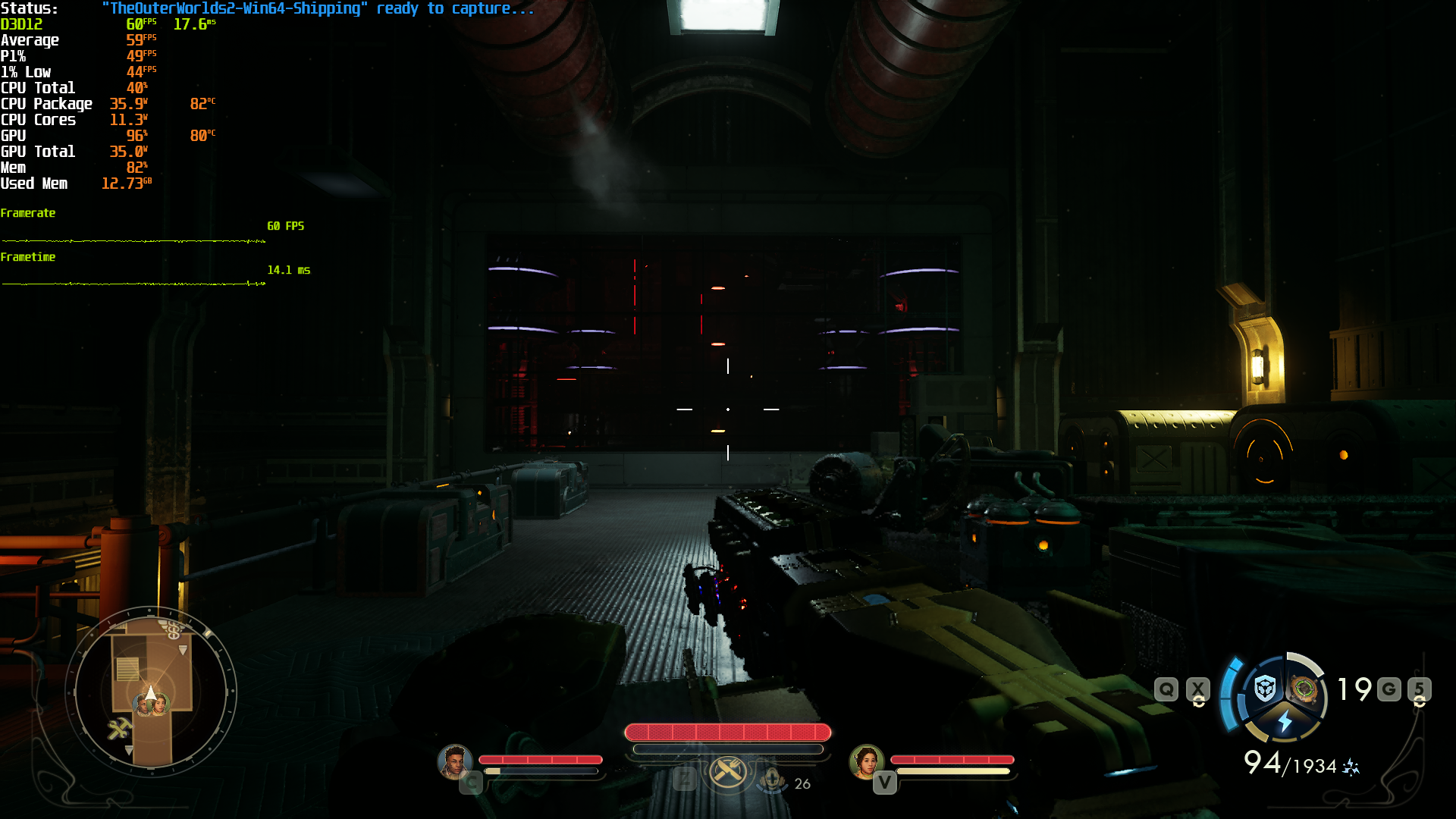The width and height of the screenshot is (1456, 819).
Task: Select the Frametime graph label in the overlay
Action: click(28, 257)
